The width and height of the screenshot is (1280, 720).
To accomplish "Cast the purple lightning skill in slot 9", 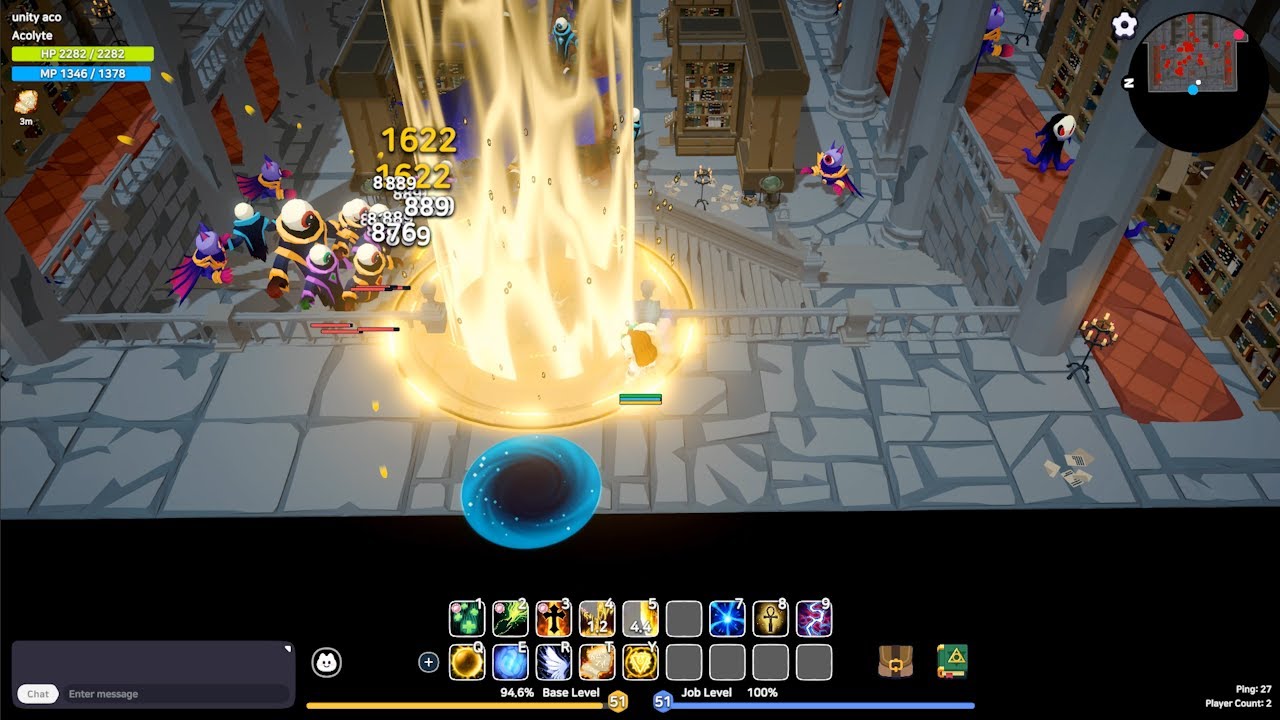I will (813, 619).
